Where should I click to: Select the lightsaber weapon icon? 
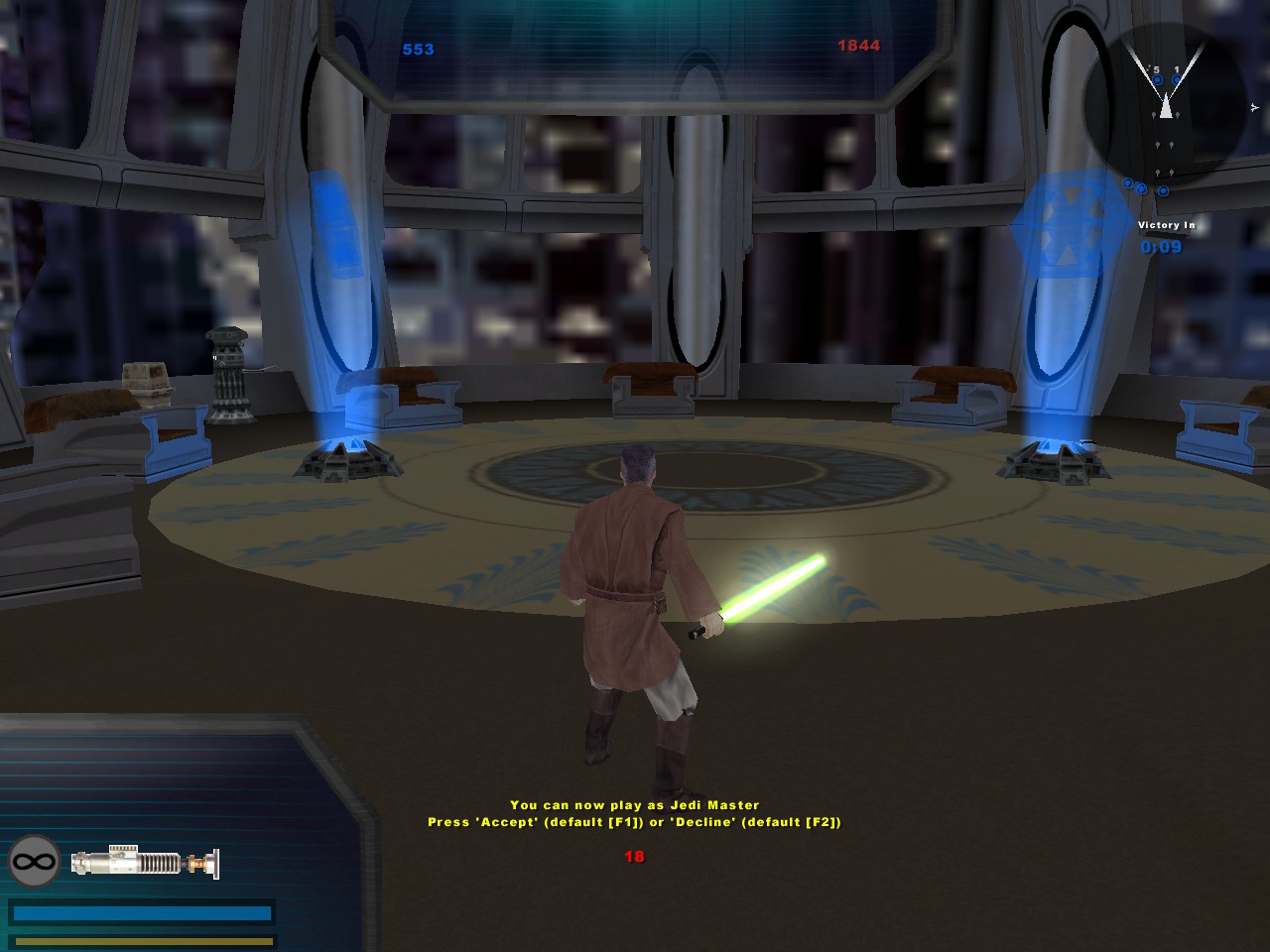point(145,862)
